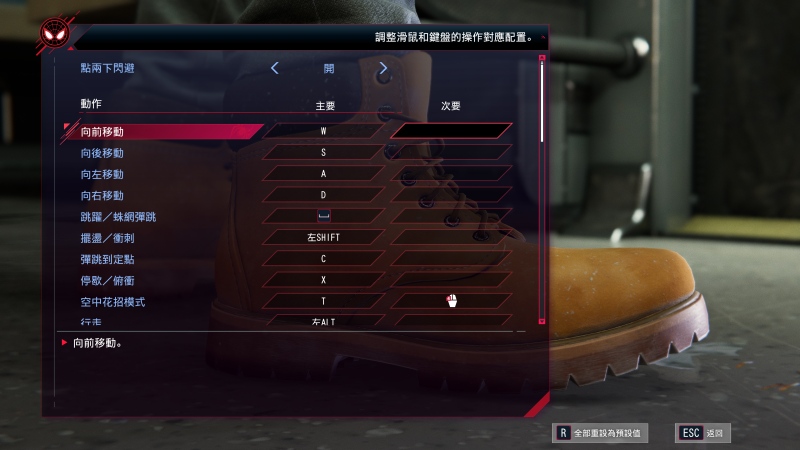
Task: Rebind primary X key for 停歇／俯衝
Action: 324,279
